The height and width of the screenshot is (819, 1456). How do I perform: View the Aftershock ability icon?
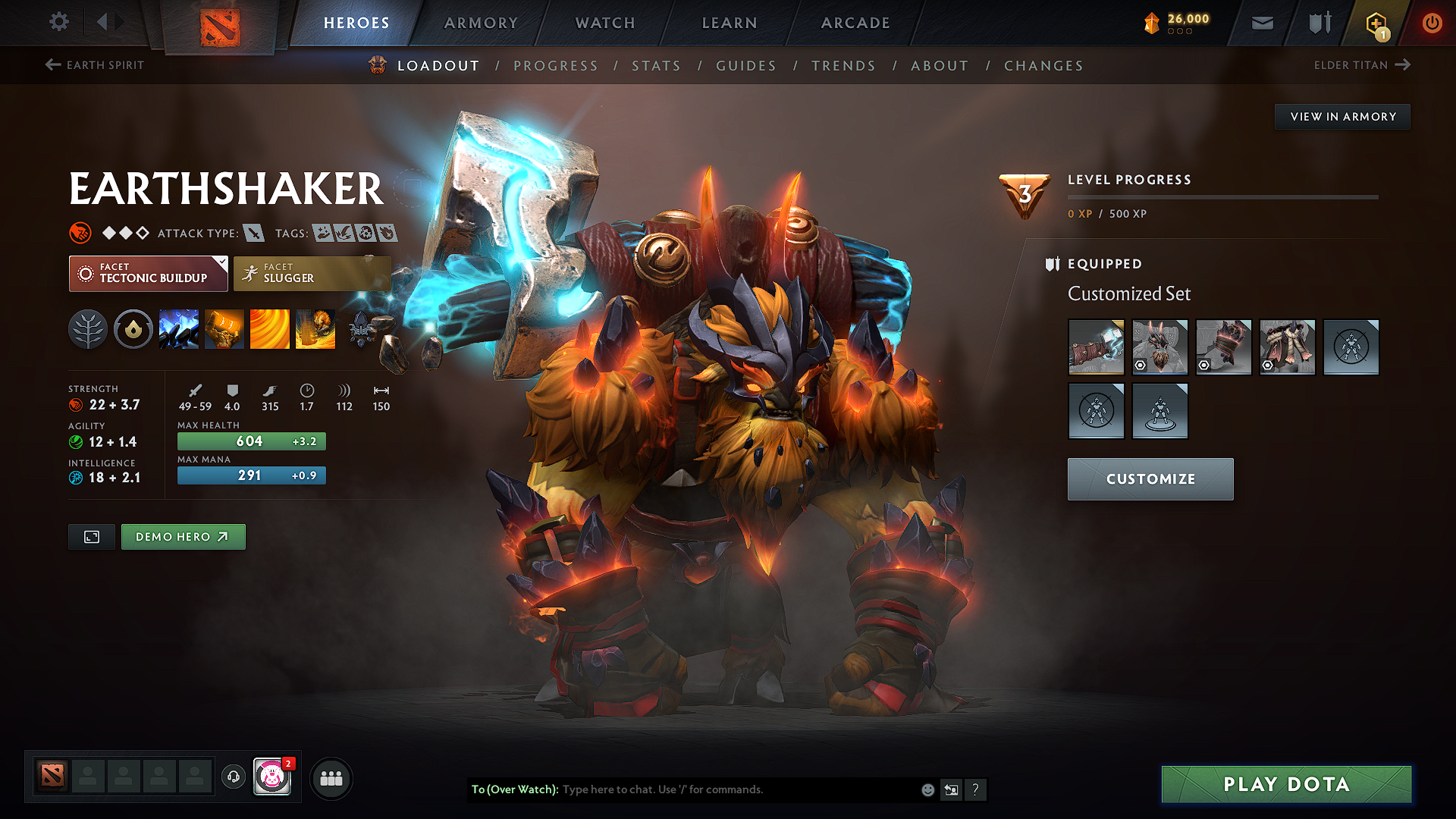tap(270, 329)
